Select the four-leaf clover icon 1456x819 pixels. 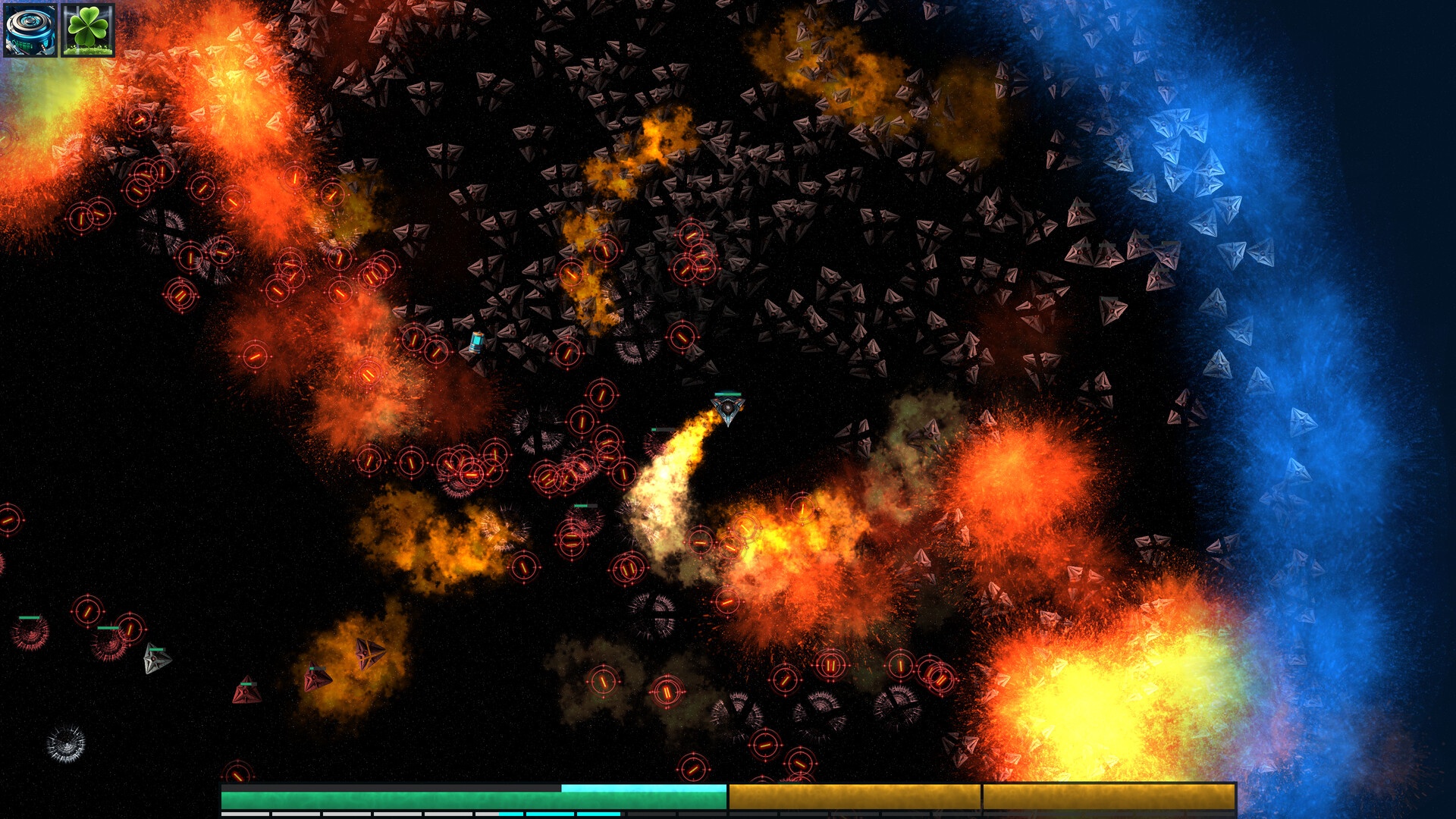[88, 30]
